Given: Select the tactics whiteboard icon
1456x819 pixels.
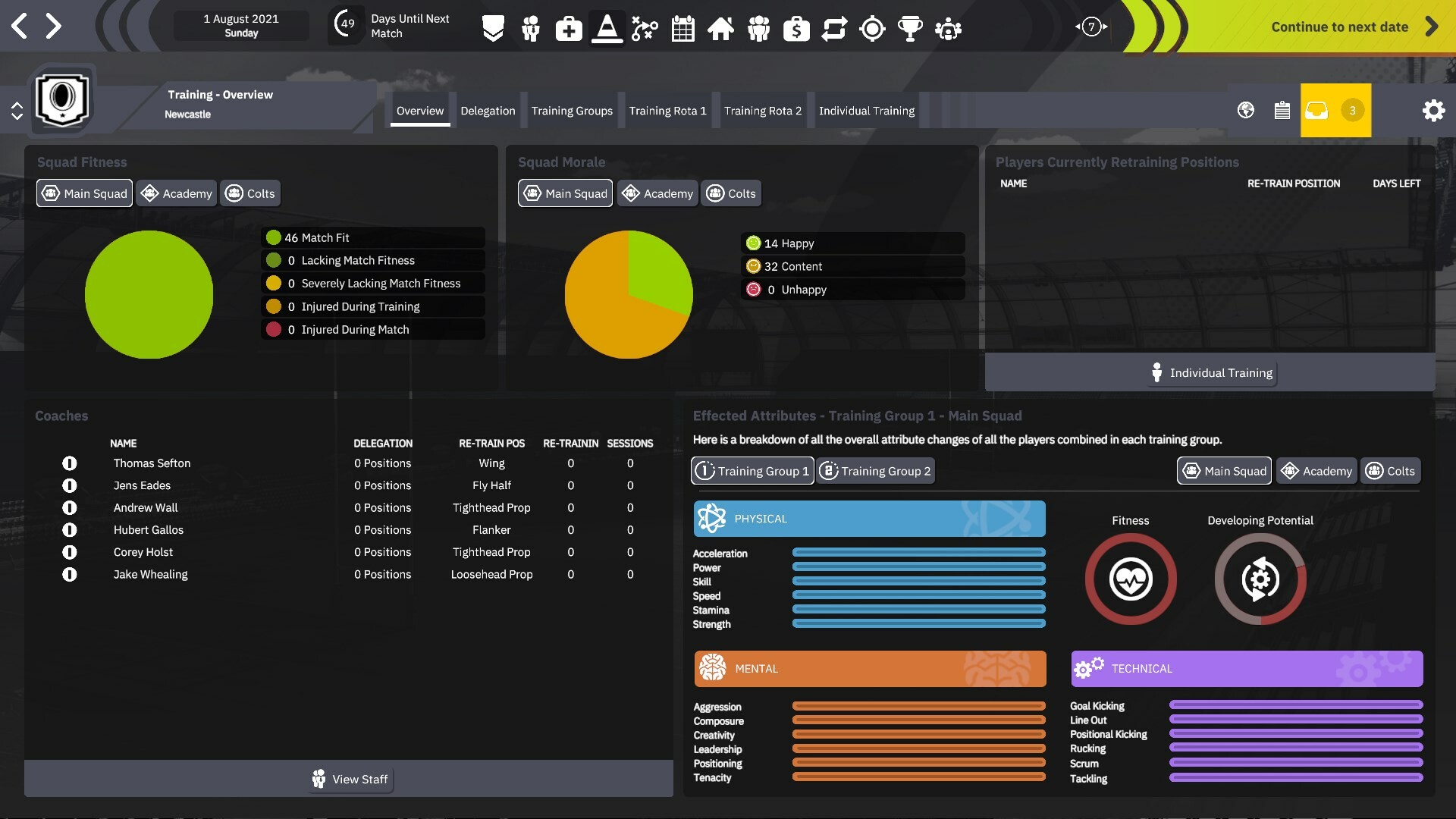Looking at the screenshot, I should 645,29.
